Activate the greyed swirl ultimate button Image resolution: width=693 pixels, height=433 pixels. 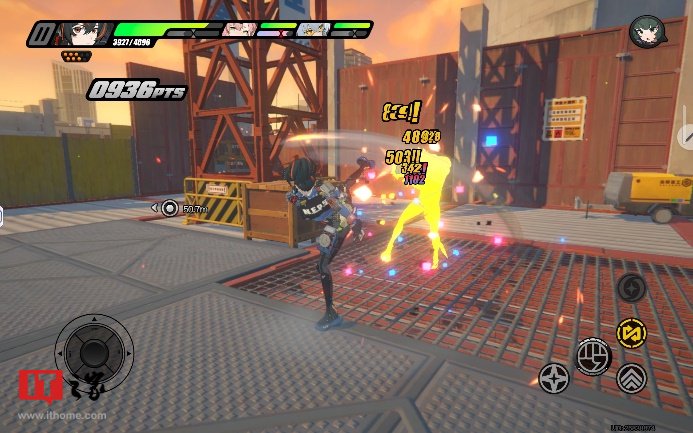(631, 289)
